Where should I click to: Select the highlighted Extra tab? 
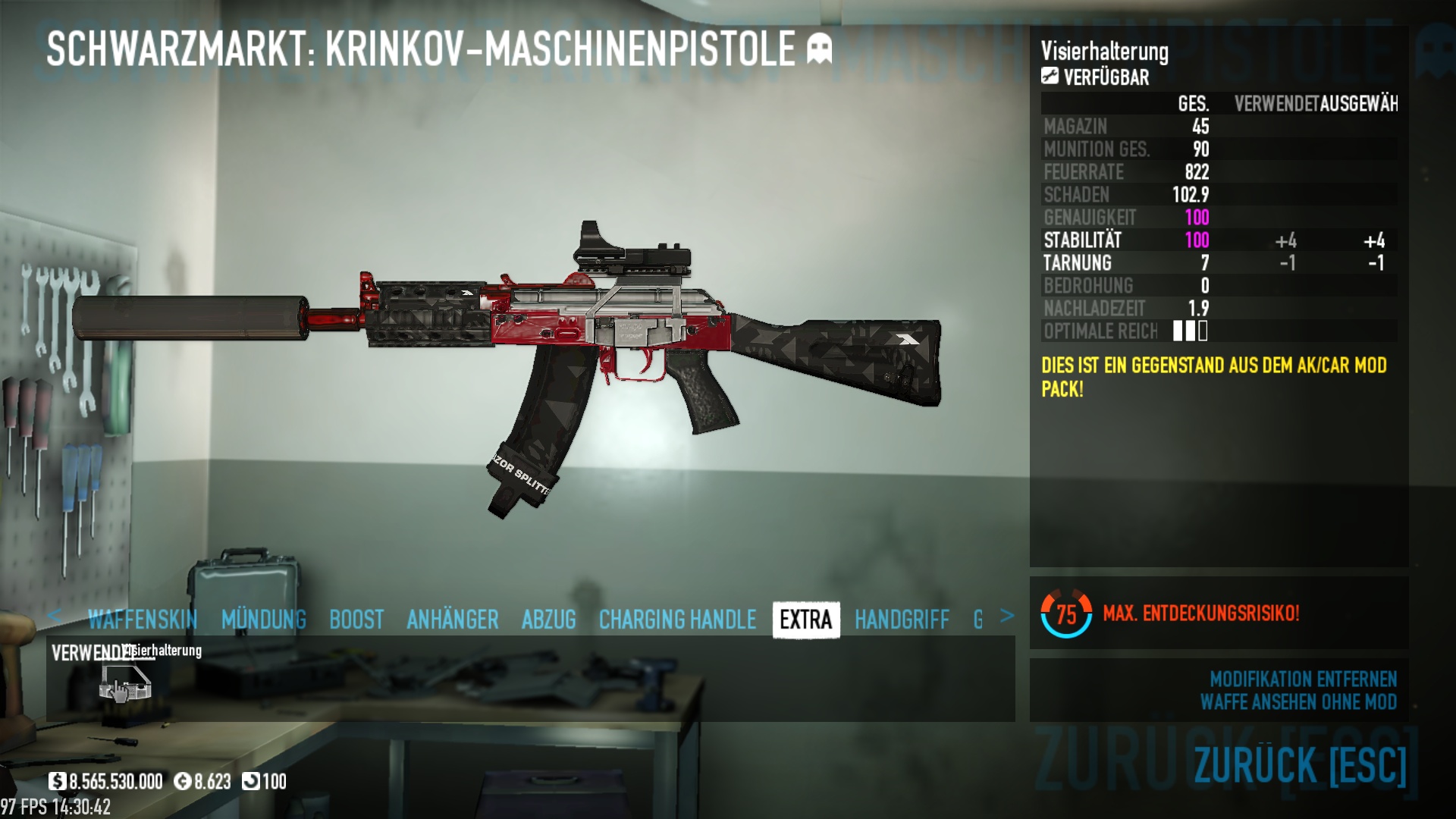[805, 620]
